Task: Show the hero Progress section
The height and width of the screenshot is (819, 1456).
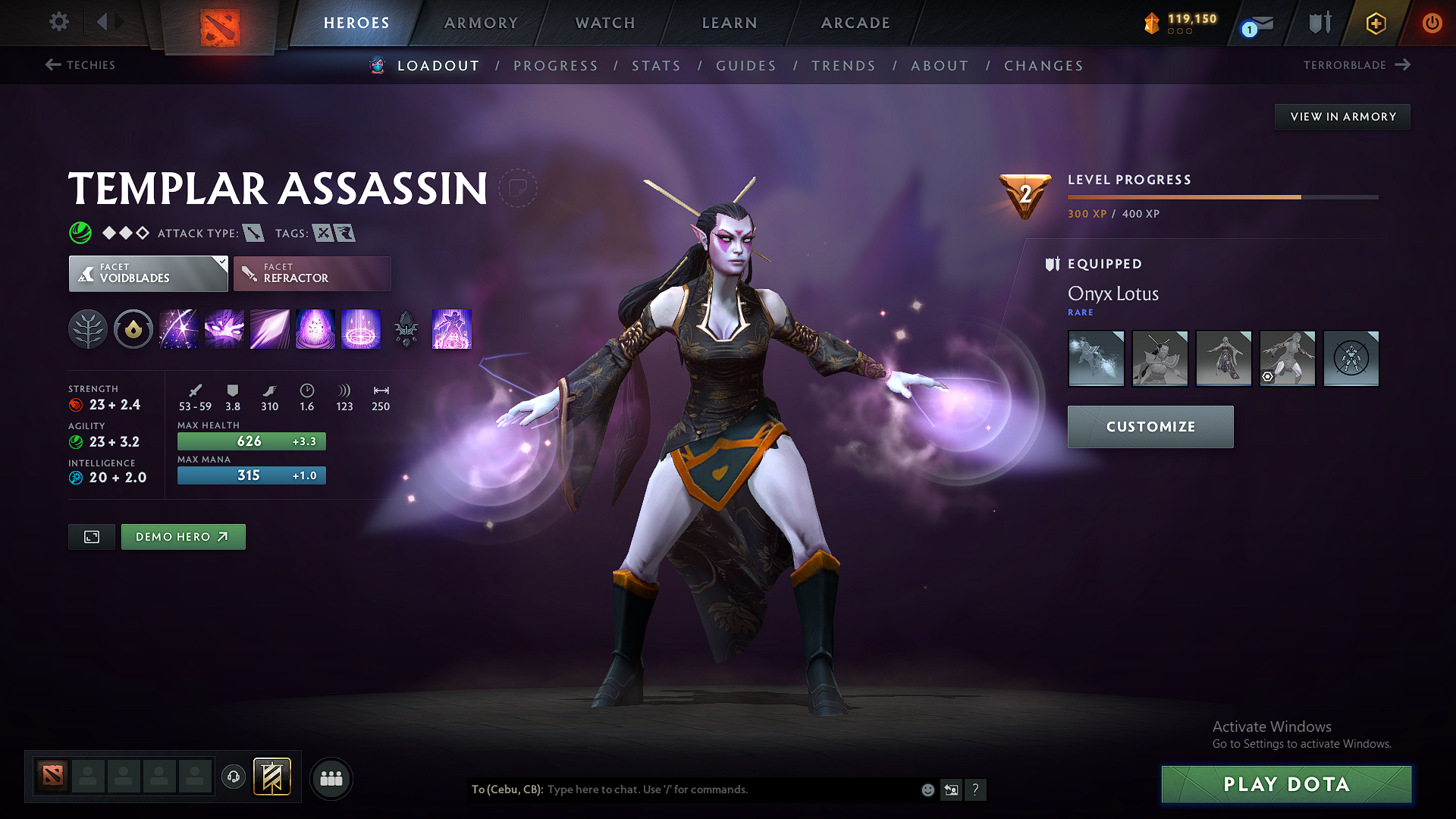Action: [556, 66]
